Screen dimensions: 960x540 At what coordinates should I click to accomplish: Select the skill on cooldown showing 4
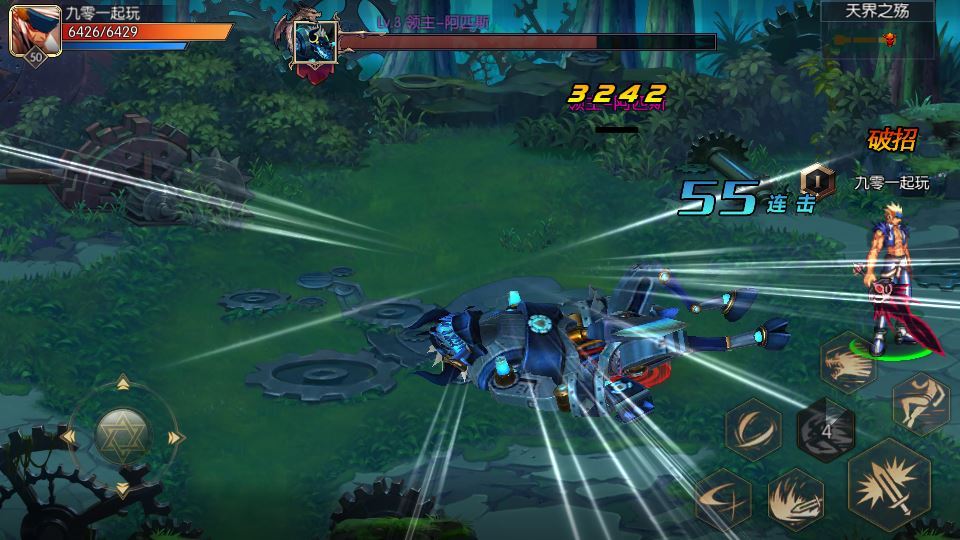825,429
